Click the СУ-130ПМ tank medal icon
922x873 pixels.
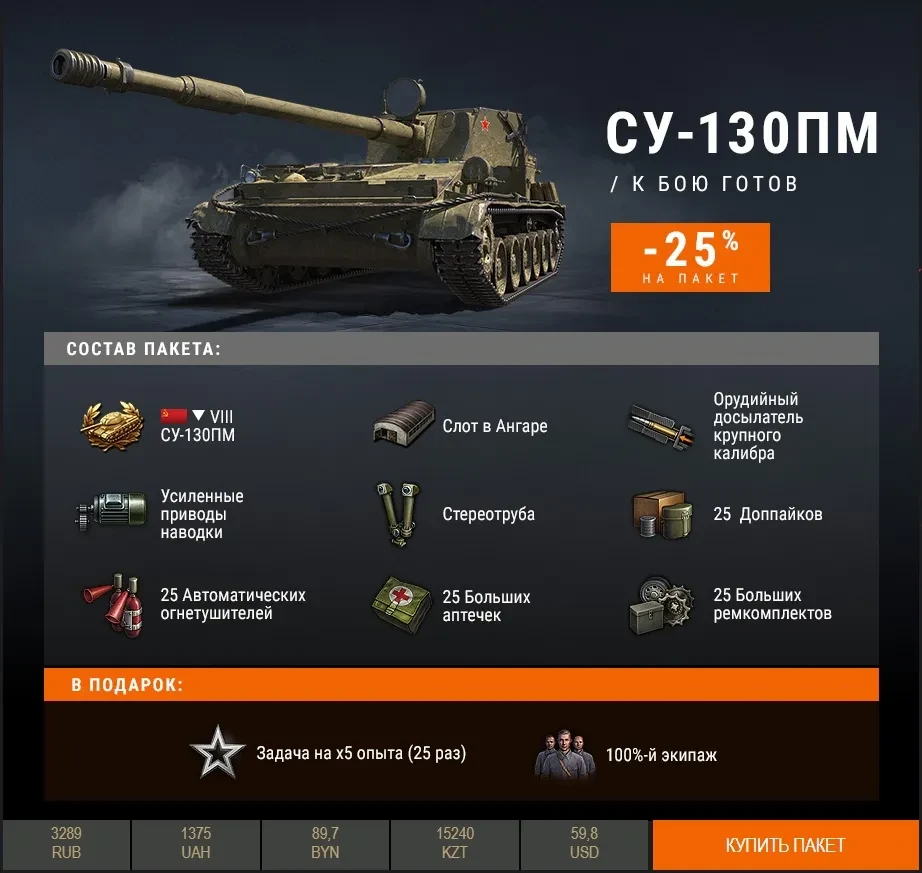[x=113, y=426]
